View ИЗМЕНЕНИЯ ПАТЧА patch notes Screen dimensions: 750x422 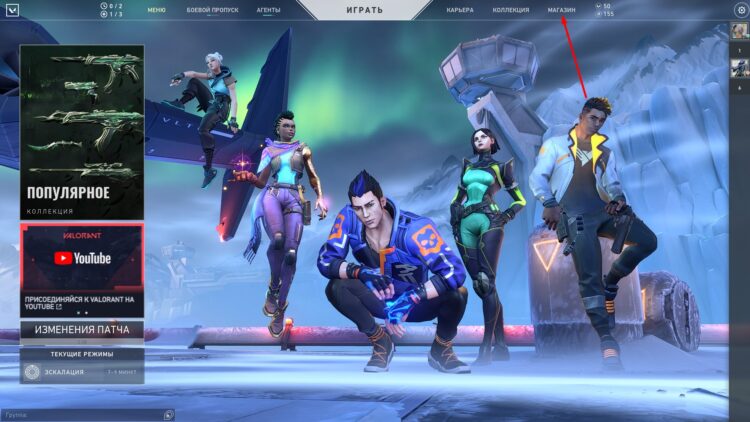point(82,330)
